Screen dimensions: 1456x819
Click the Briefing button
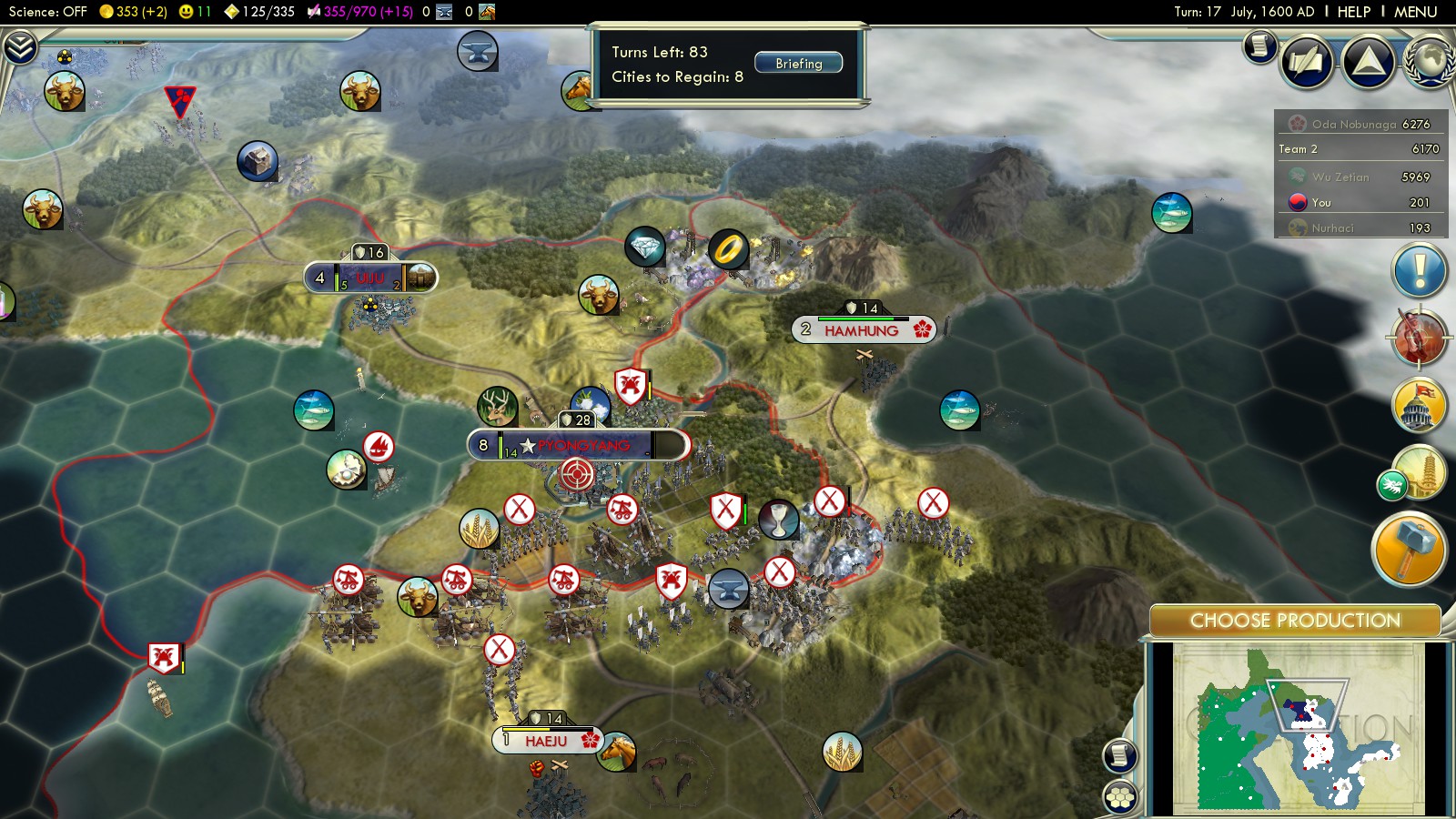point(798,64)
